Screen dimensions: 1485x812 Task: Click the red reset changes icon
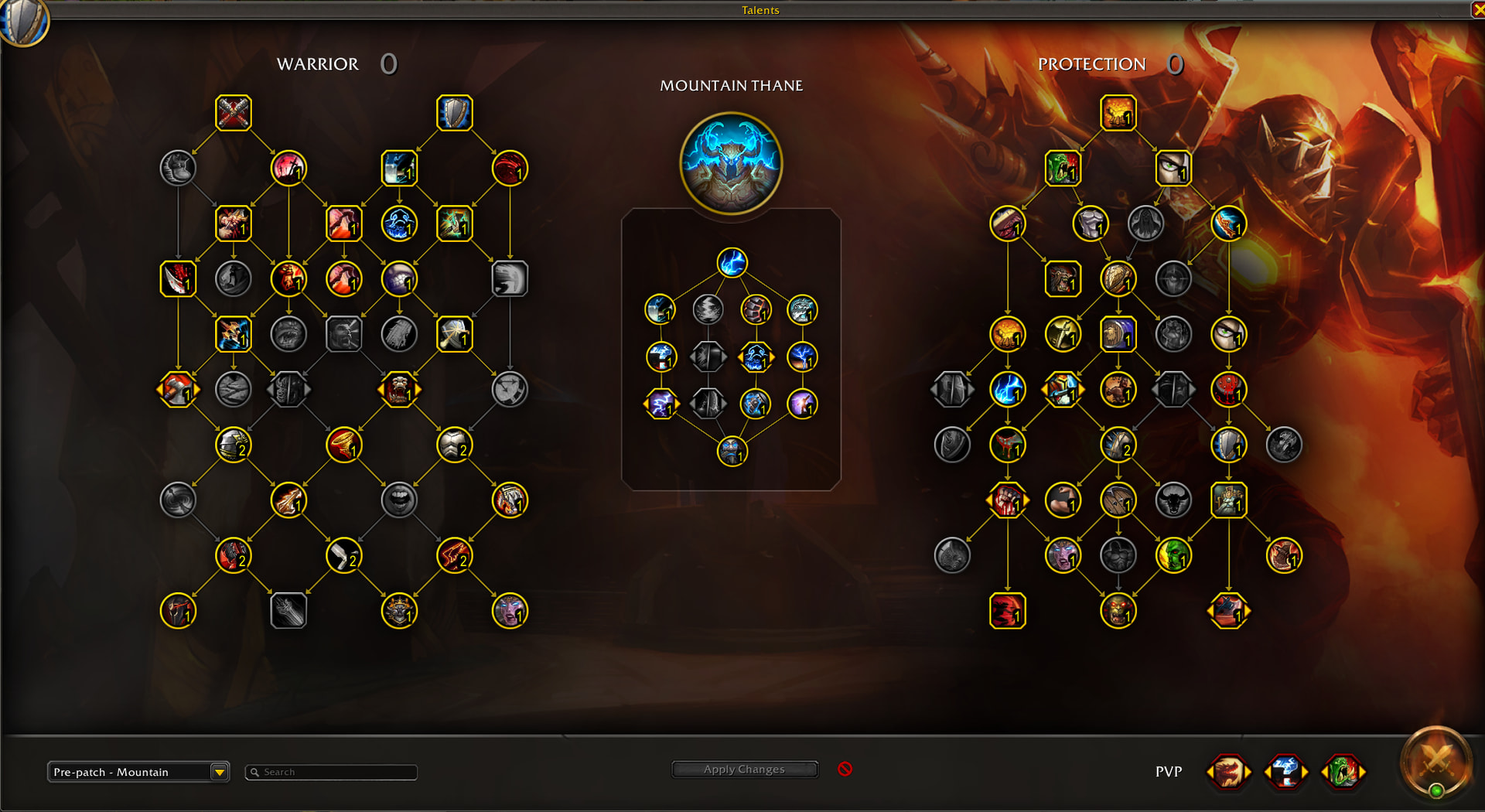point(845,769)
